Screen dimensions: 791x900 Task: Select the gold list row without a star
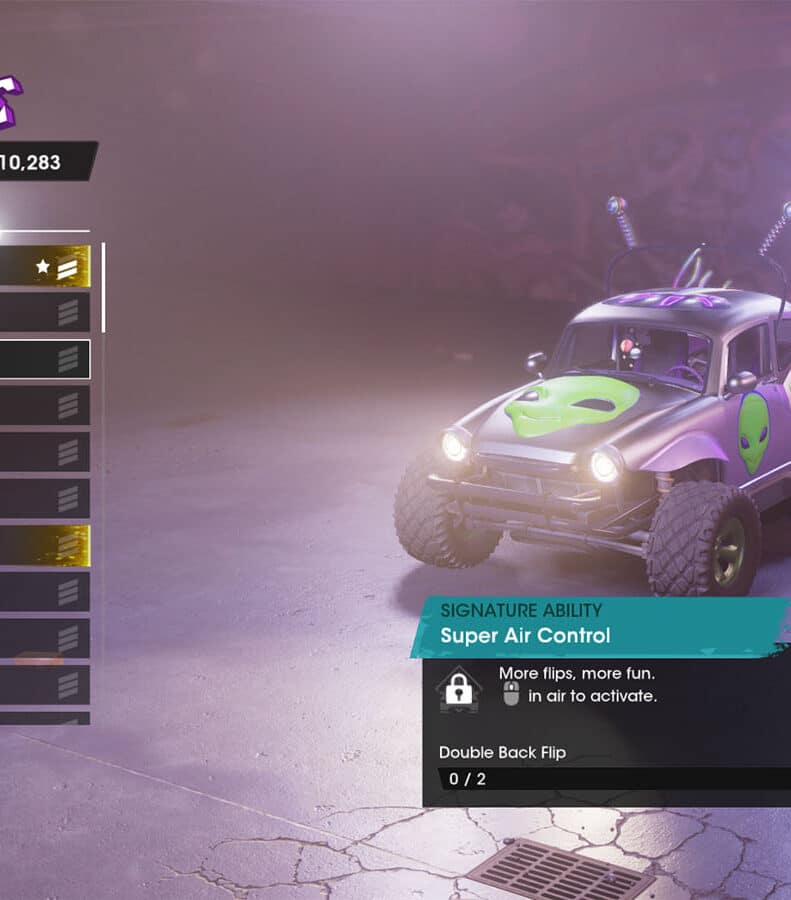[x=45, y=545]
